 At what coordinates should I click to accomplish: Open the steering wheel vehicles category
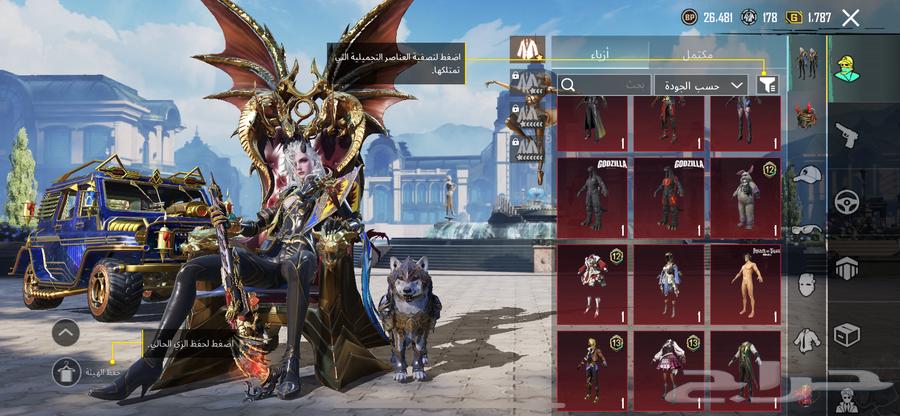846,201
